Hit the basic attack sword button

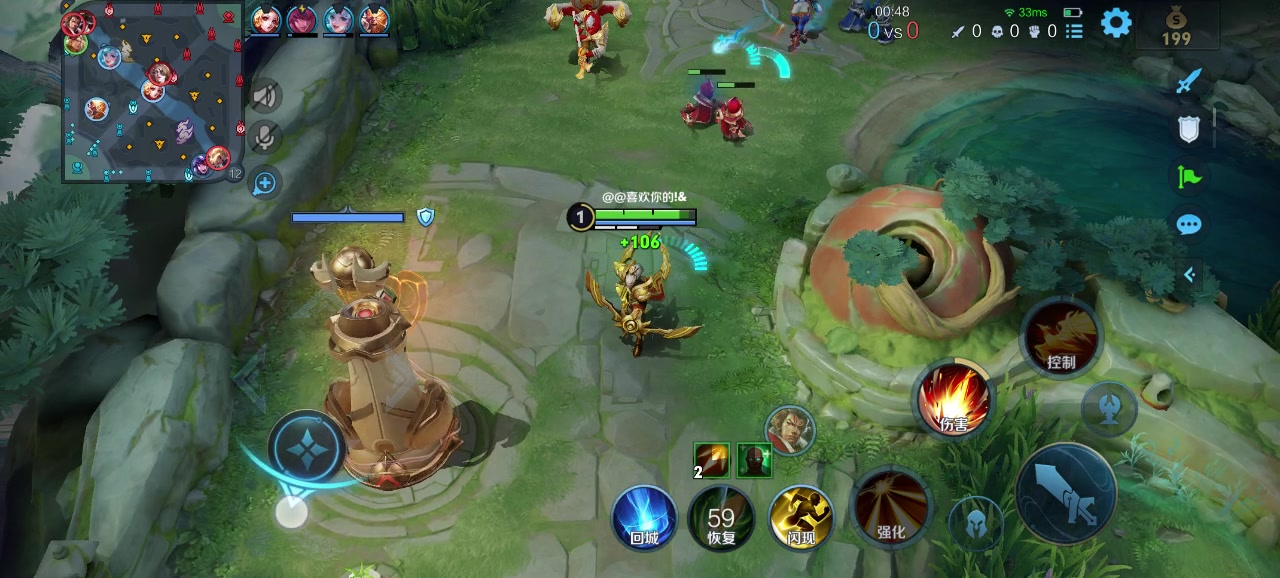click(1066, 495)
